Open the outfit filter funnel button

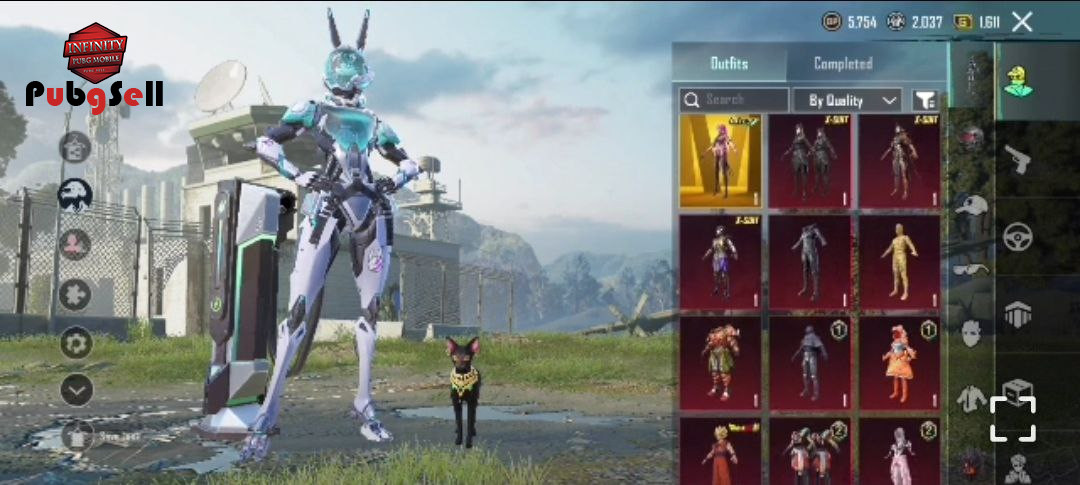(x=926, y=100)
